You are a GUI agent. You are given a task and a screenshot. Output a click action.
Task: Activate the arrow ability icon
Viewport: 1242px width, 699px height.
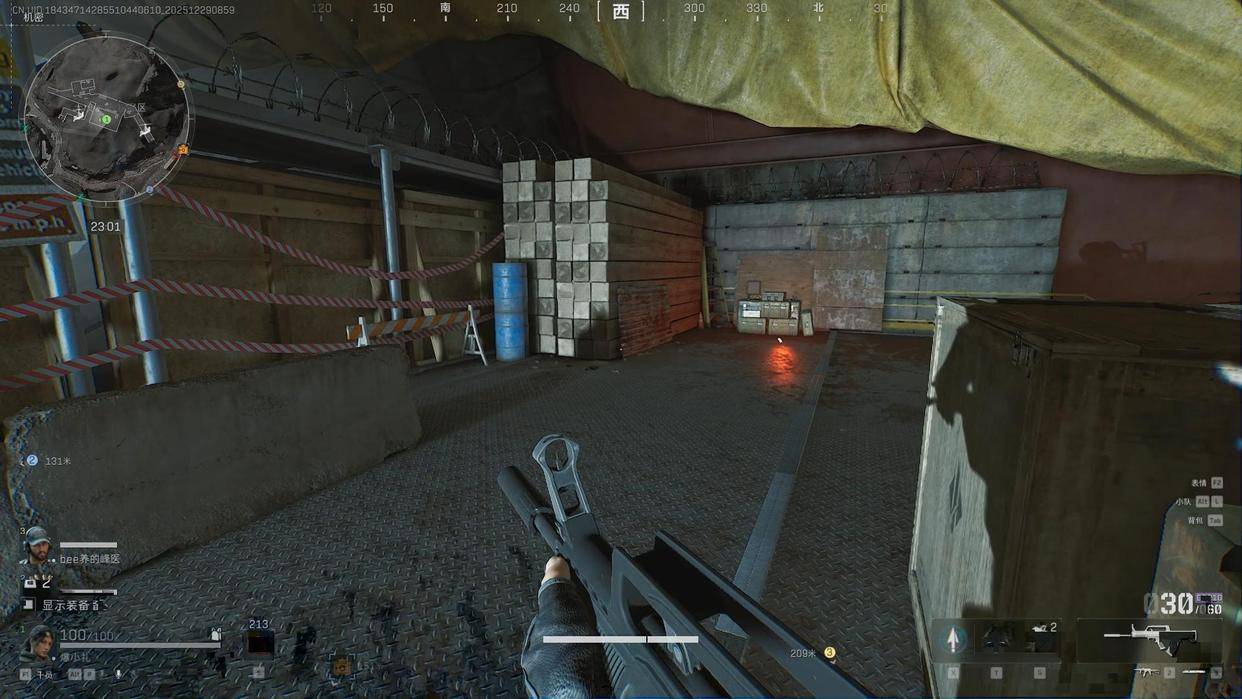tap(953, 638)
